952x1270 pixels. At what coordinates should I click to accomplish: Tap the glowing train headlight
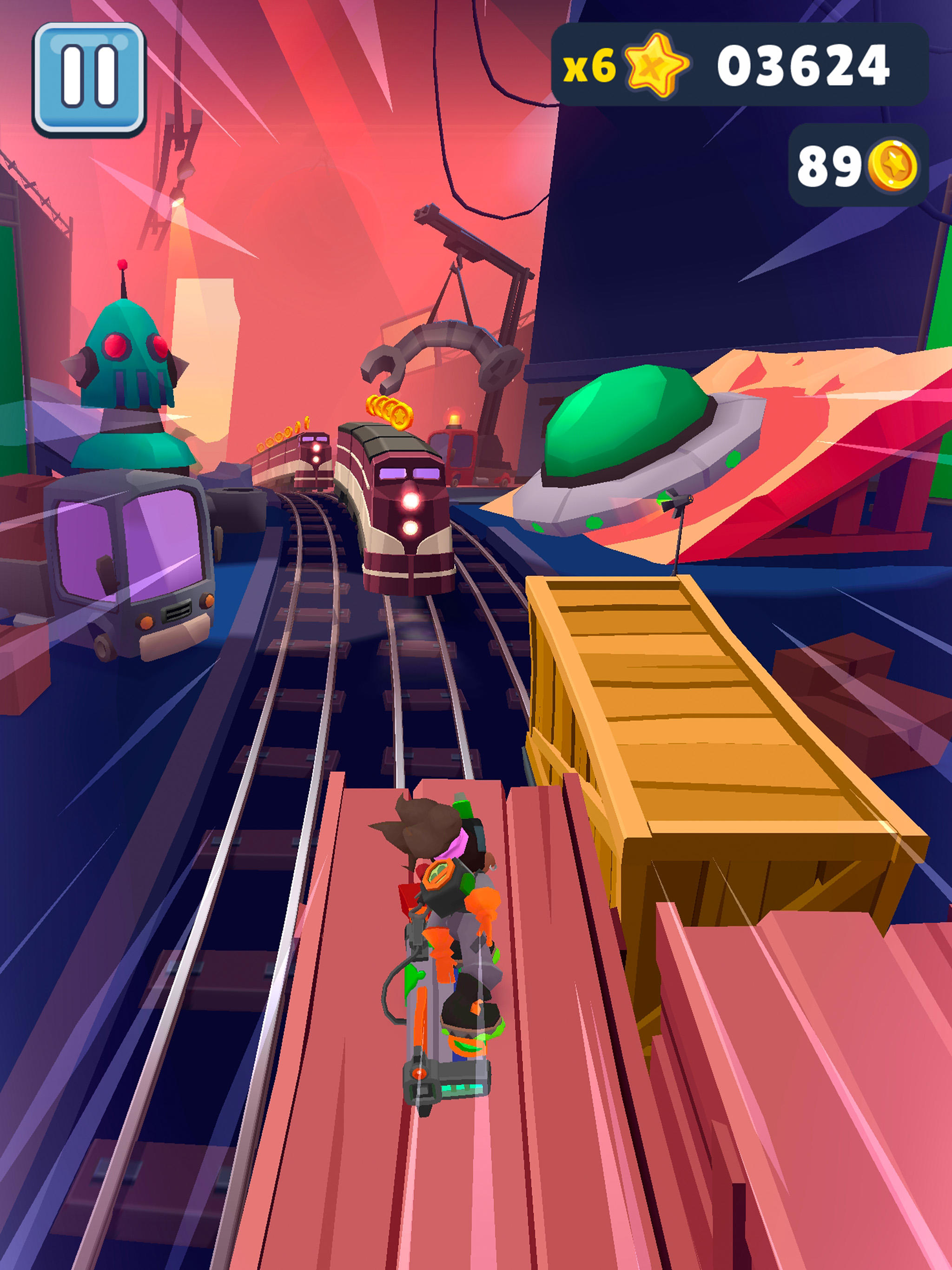pos(411,501)
